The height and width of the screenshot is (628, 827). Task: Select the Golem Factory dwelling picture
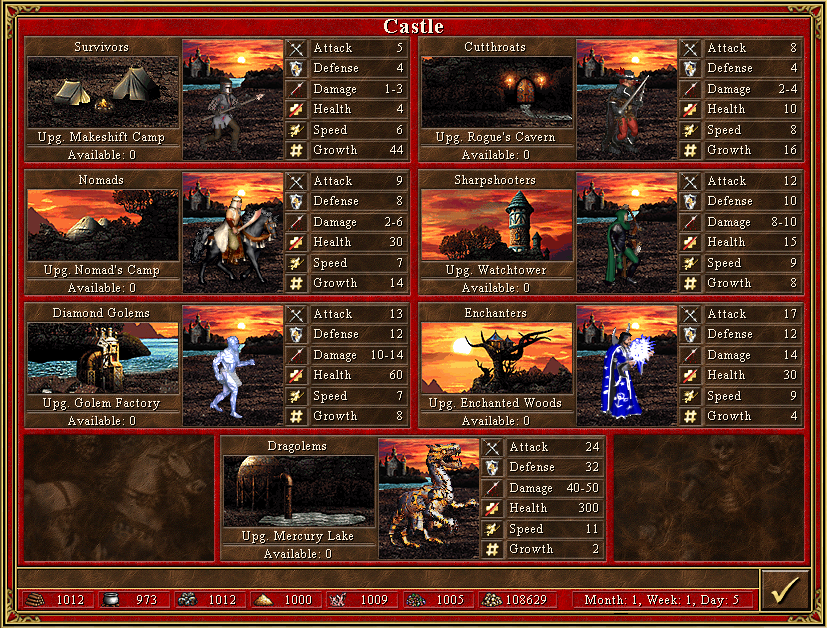tap(103, 358)
